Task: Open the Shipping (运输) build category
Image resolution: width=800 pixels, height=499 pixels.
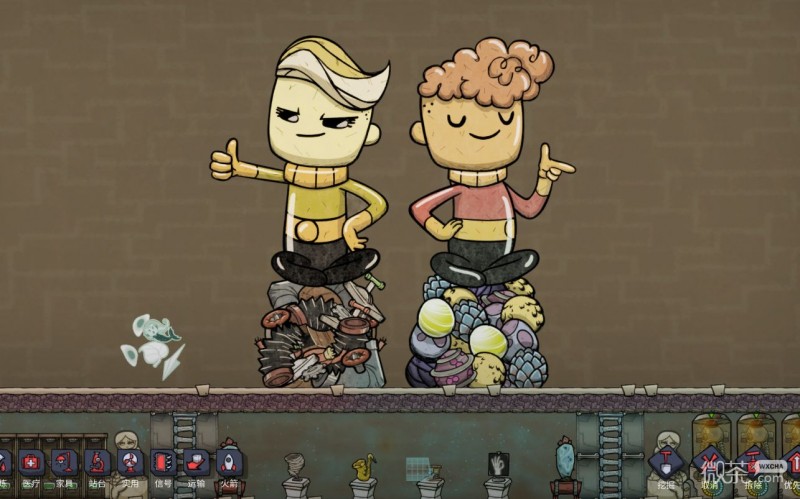Action: [195, 463]
